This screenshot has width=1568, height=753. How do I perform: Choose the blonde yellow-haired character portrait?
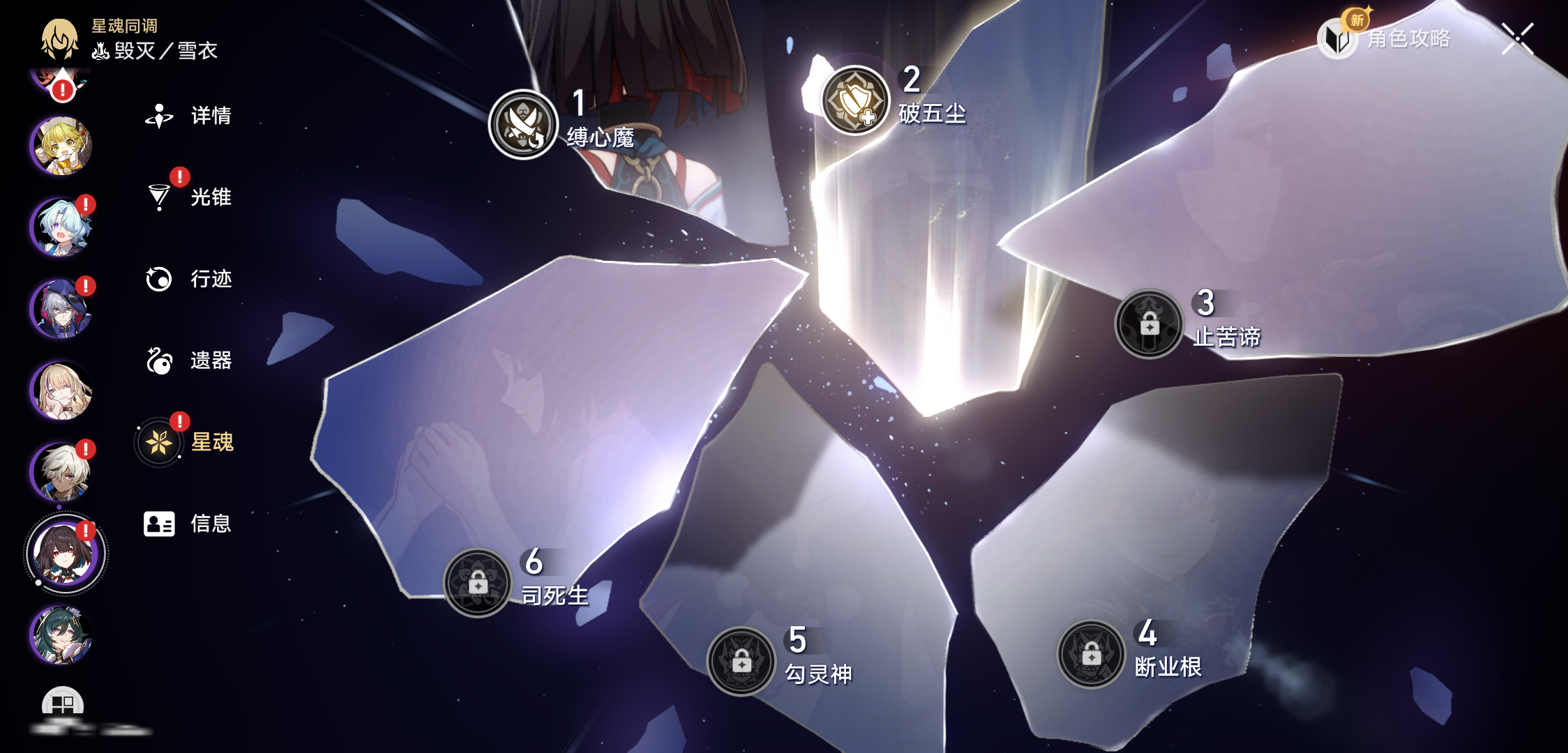61,146
